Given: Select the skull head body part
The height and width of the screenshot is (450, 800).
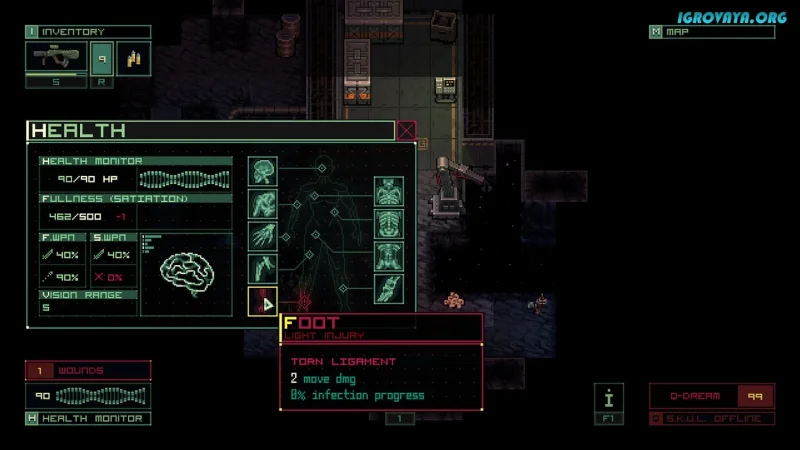Looking at the screenshot, I should (263, 171).
